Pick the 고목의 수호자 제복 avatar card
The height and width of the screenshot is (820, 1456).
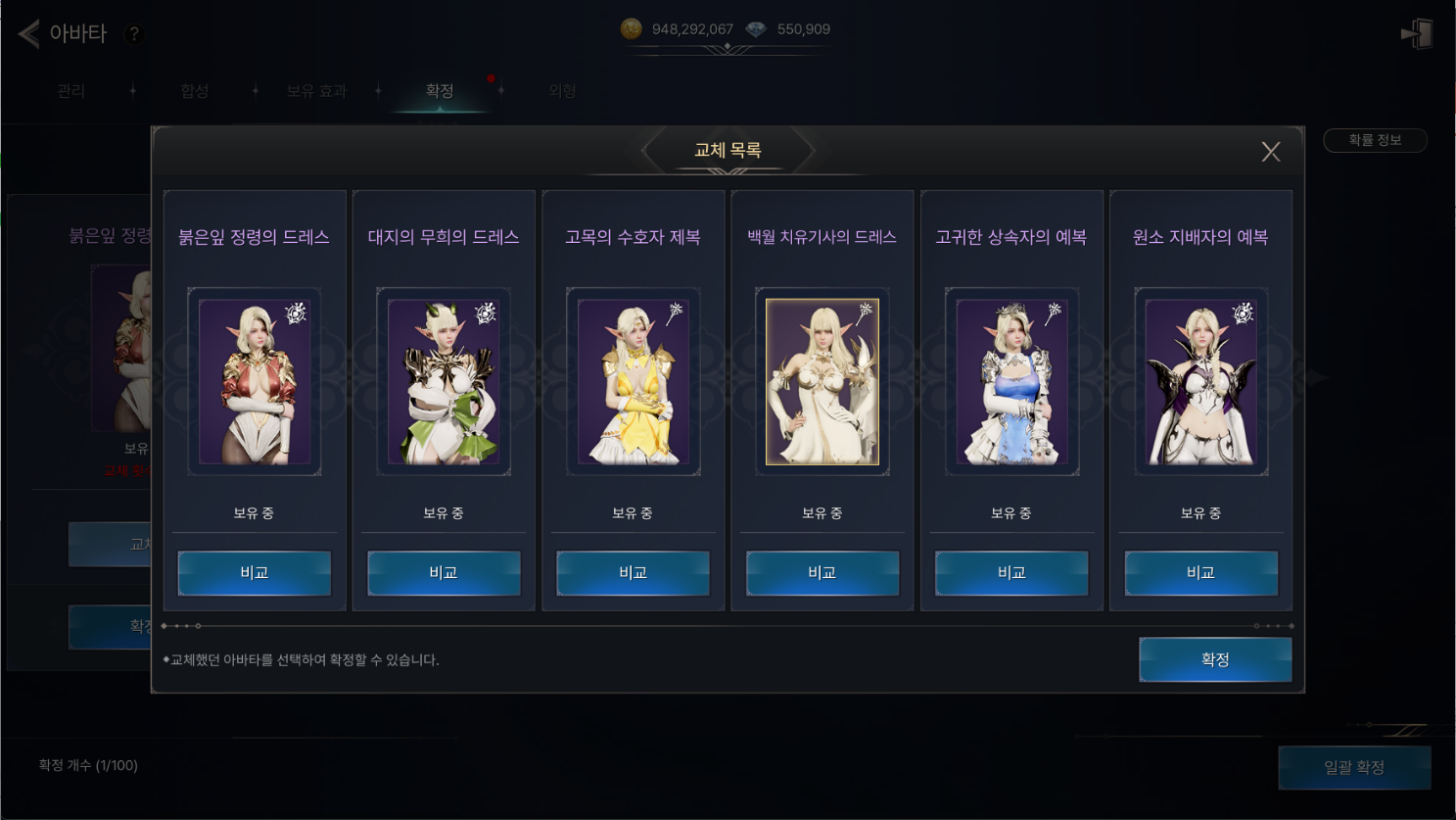tap(633, 382)
